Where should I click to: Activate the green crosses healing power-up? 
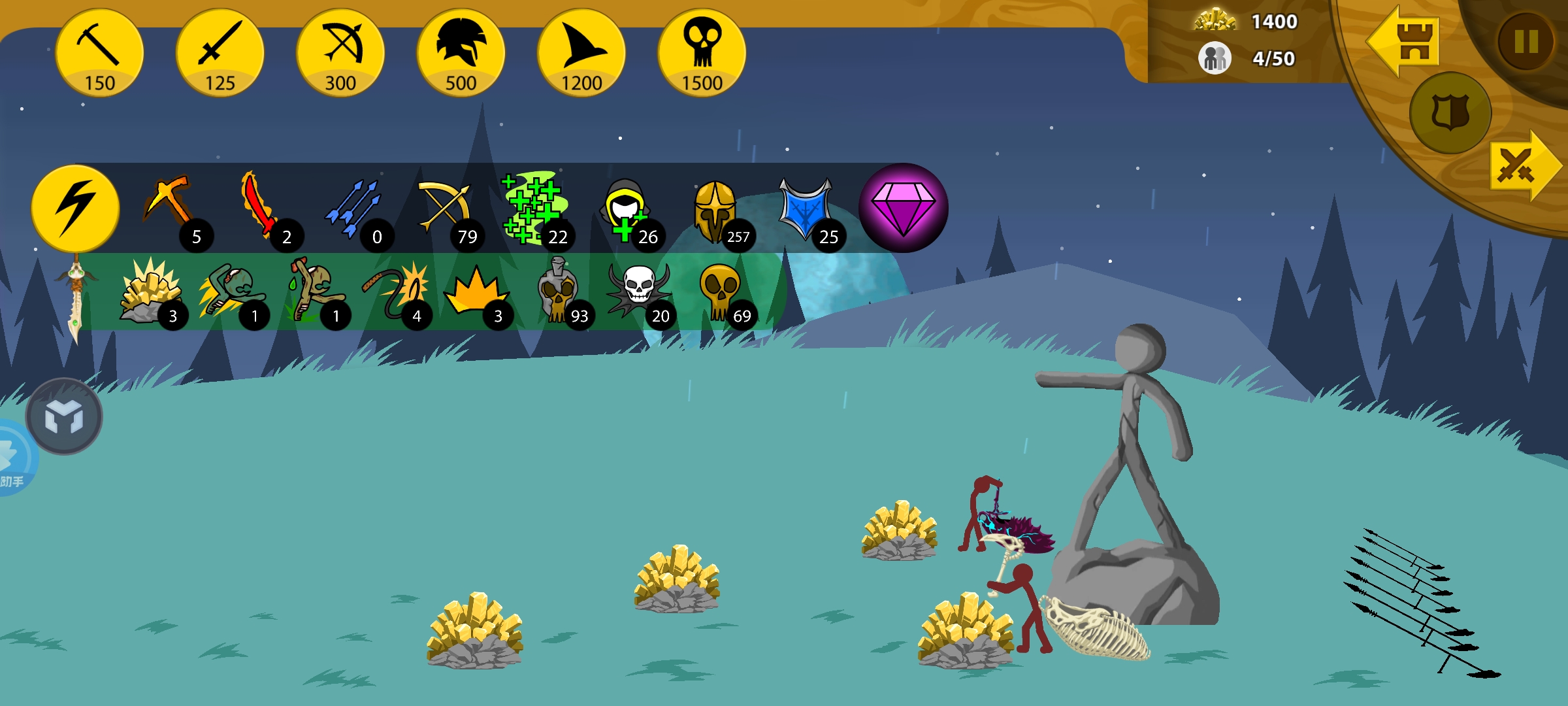pyautogui.click(x=532, y=208)
